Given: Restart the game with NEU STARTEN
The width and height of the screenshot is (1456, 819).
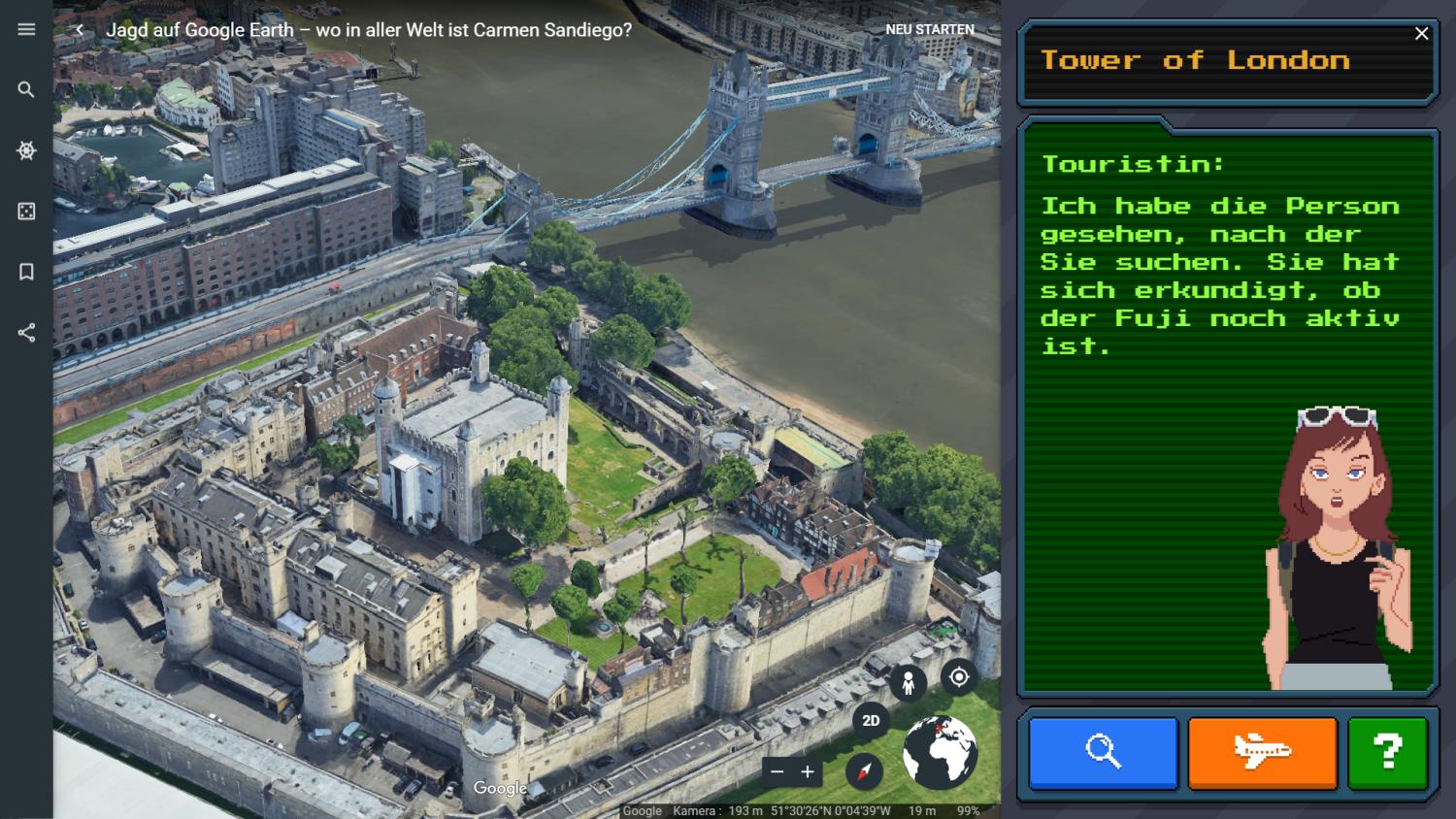Looking at the screenshot, I should 929,29.
